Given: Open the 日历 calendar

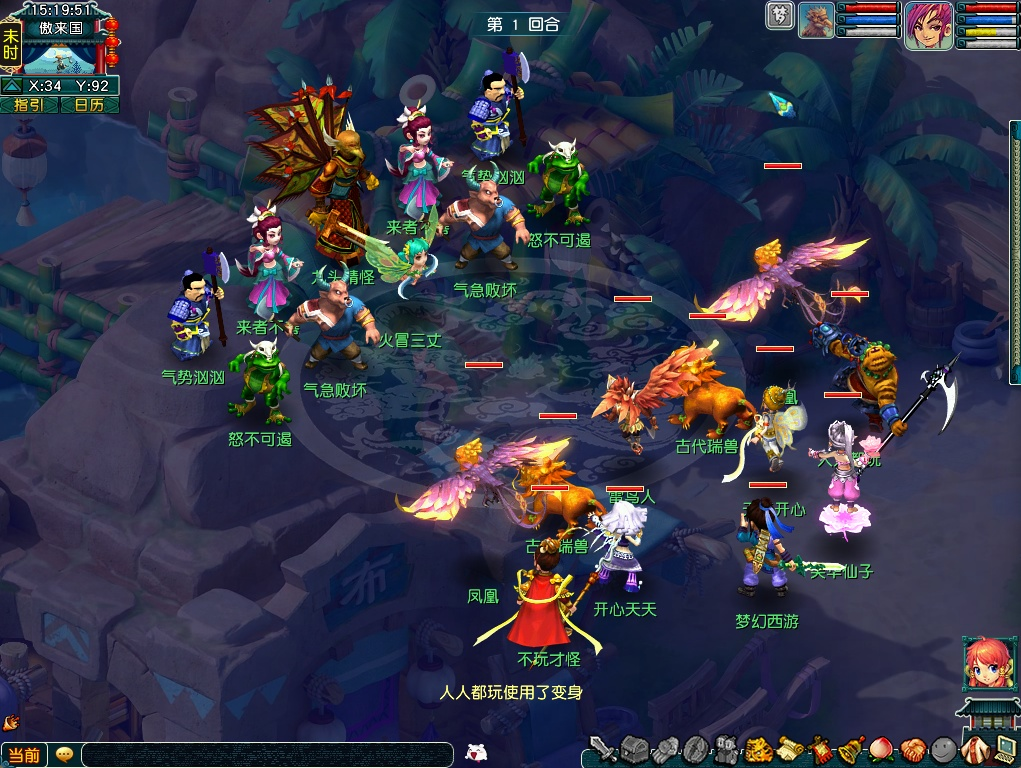Looking at the screenshot, I should coord(89,105).
